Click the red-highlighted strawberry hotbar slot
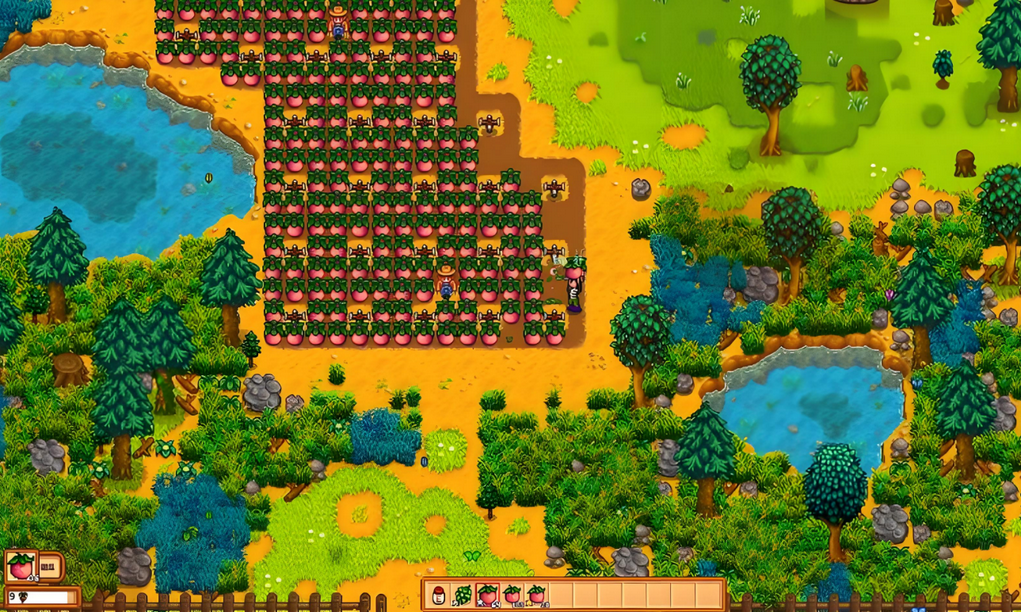The height and width of the screenshot is (612, 1021). coord(487,596)
